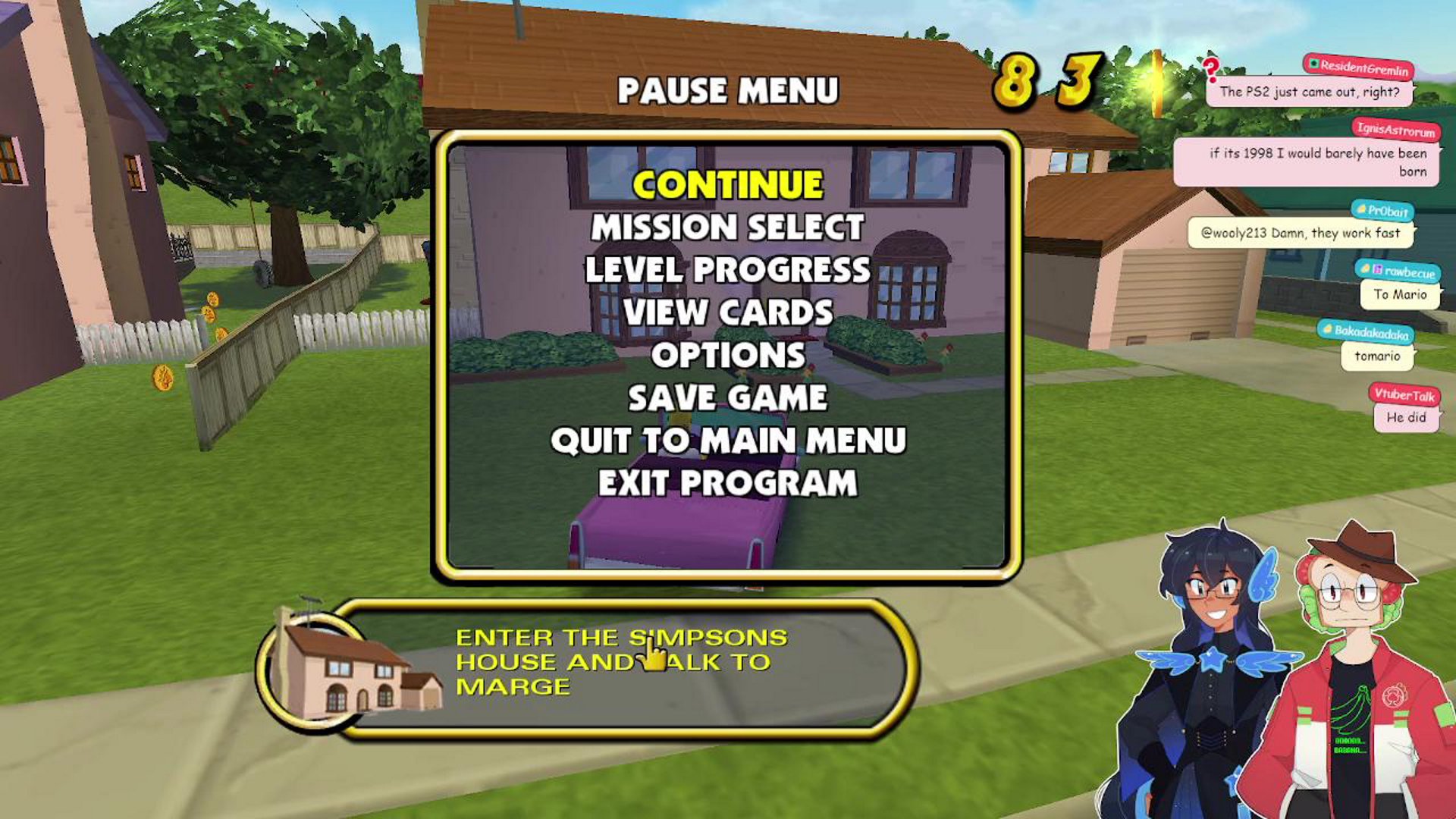1456x819 pixels.
Task: Choose Quit to Main Menu
Action: tap(728, 441)
